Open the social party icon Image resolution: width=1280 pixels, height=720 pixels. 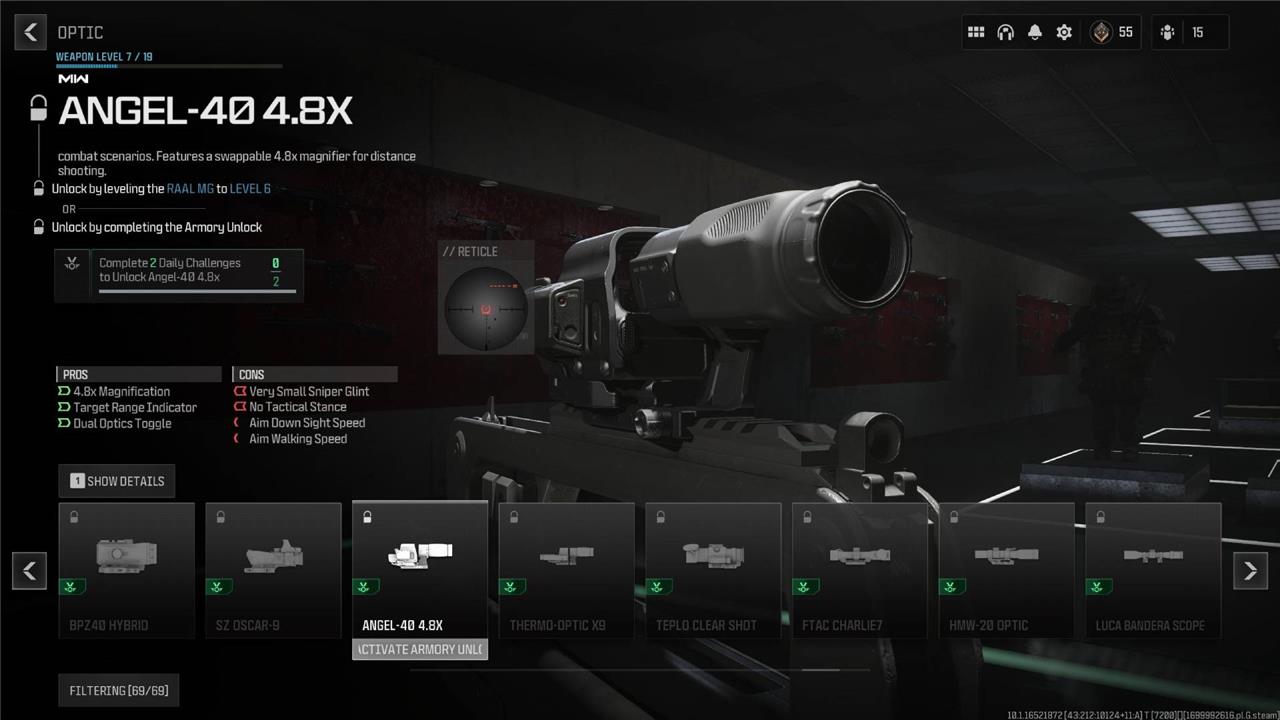point(1168,32)
